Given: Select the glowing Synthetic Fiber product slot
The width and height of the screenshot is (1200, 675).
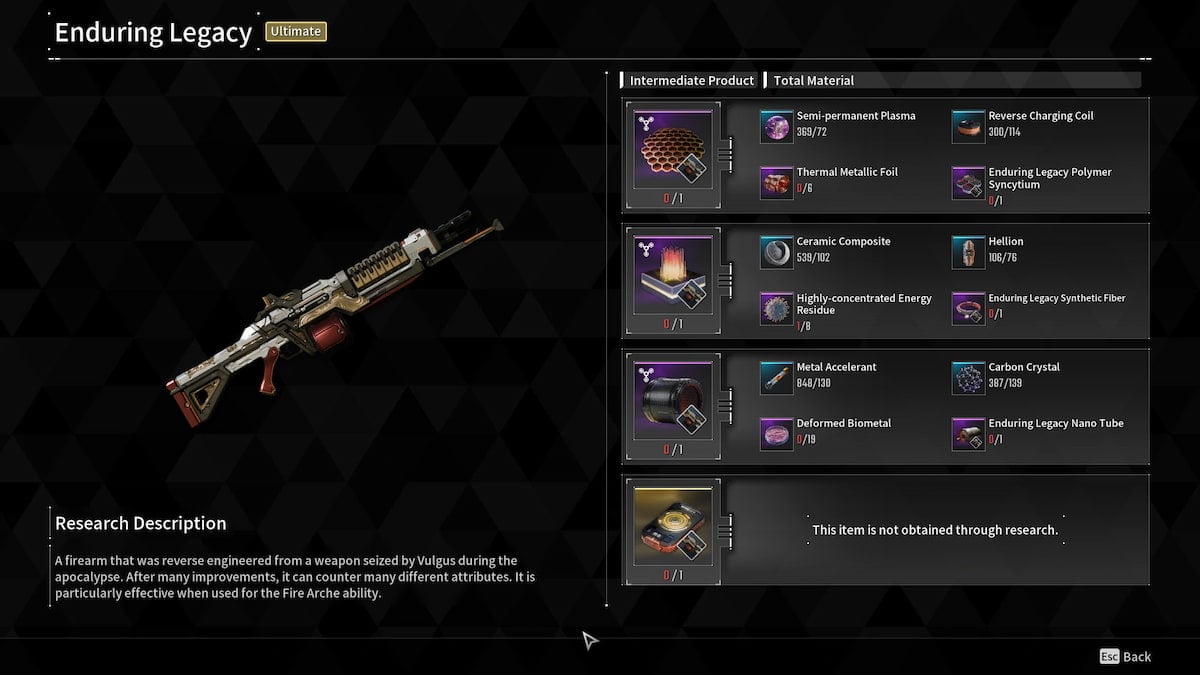Looking at the screenshot, I should point(669,281).
